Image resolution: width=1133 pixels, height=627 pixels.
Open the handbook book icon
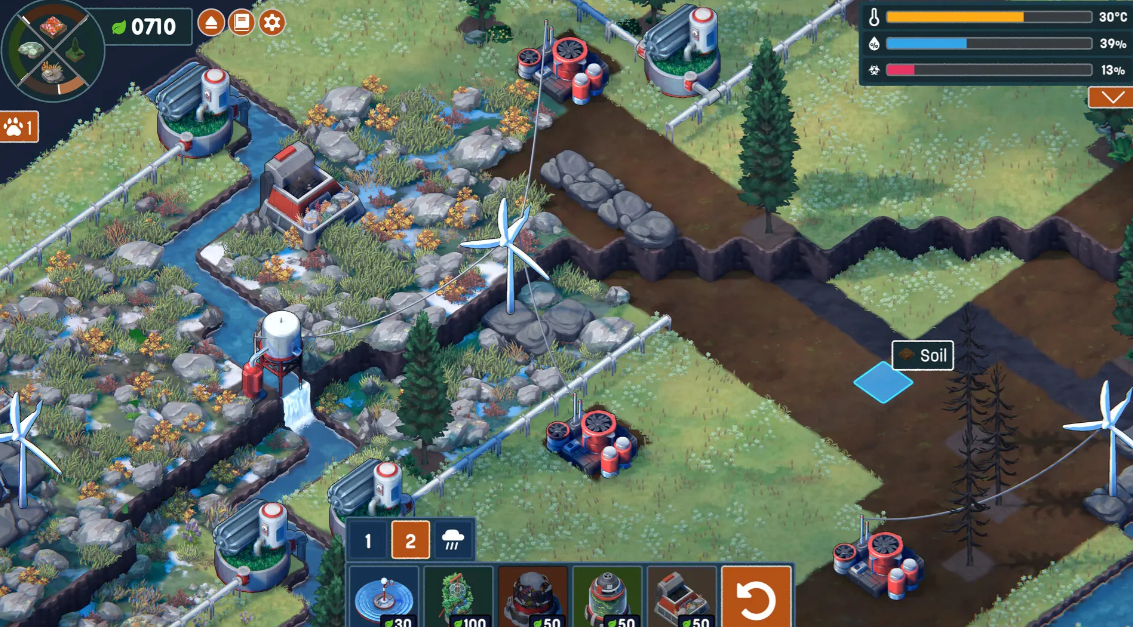[241, 23]
